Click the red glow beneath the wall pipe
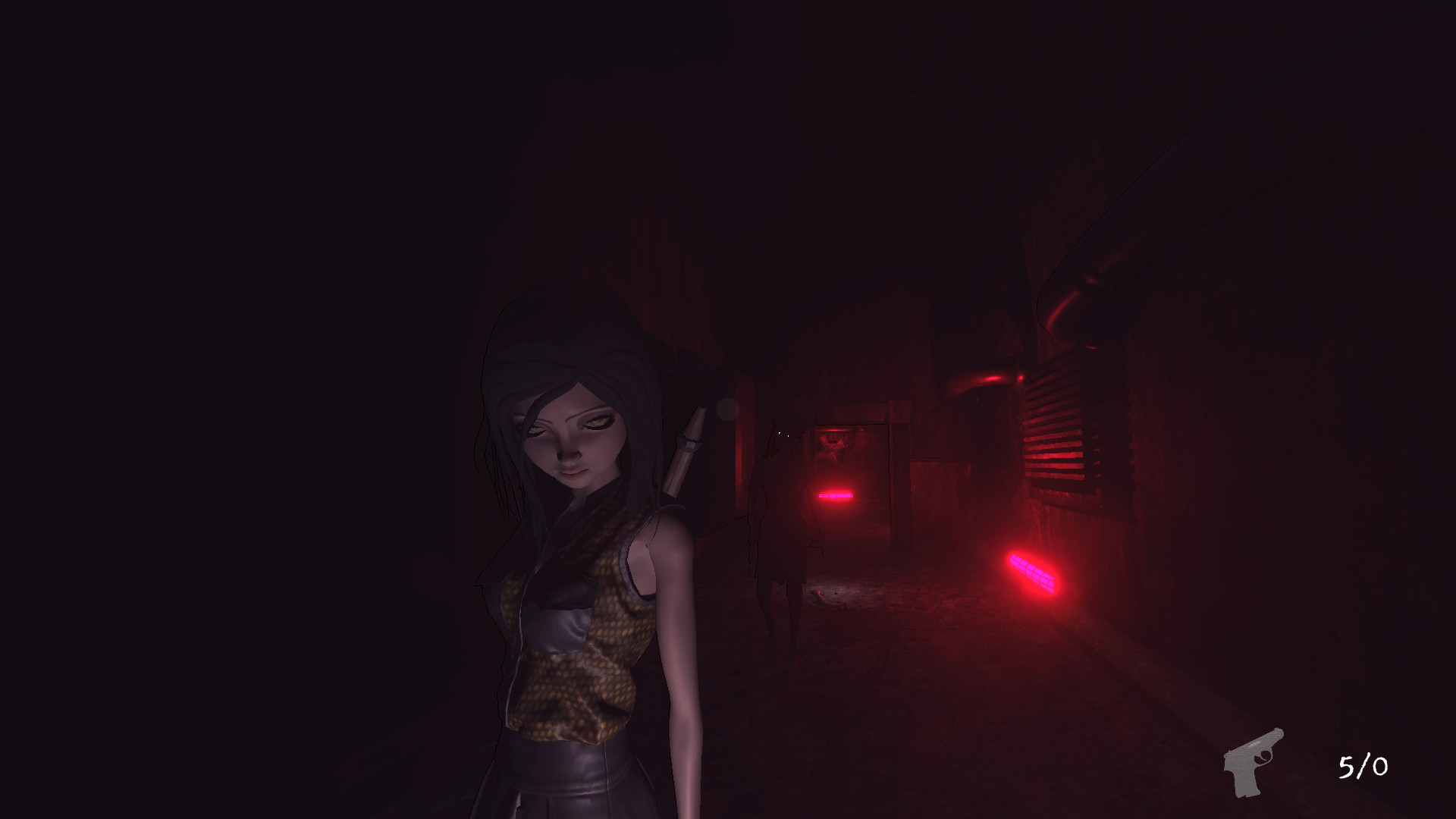This screenshot has width=1456, height=819. (x=993, y=379)
